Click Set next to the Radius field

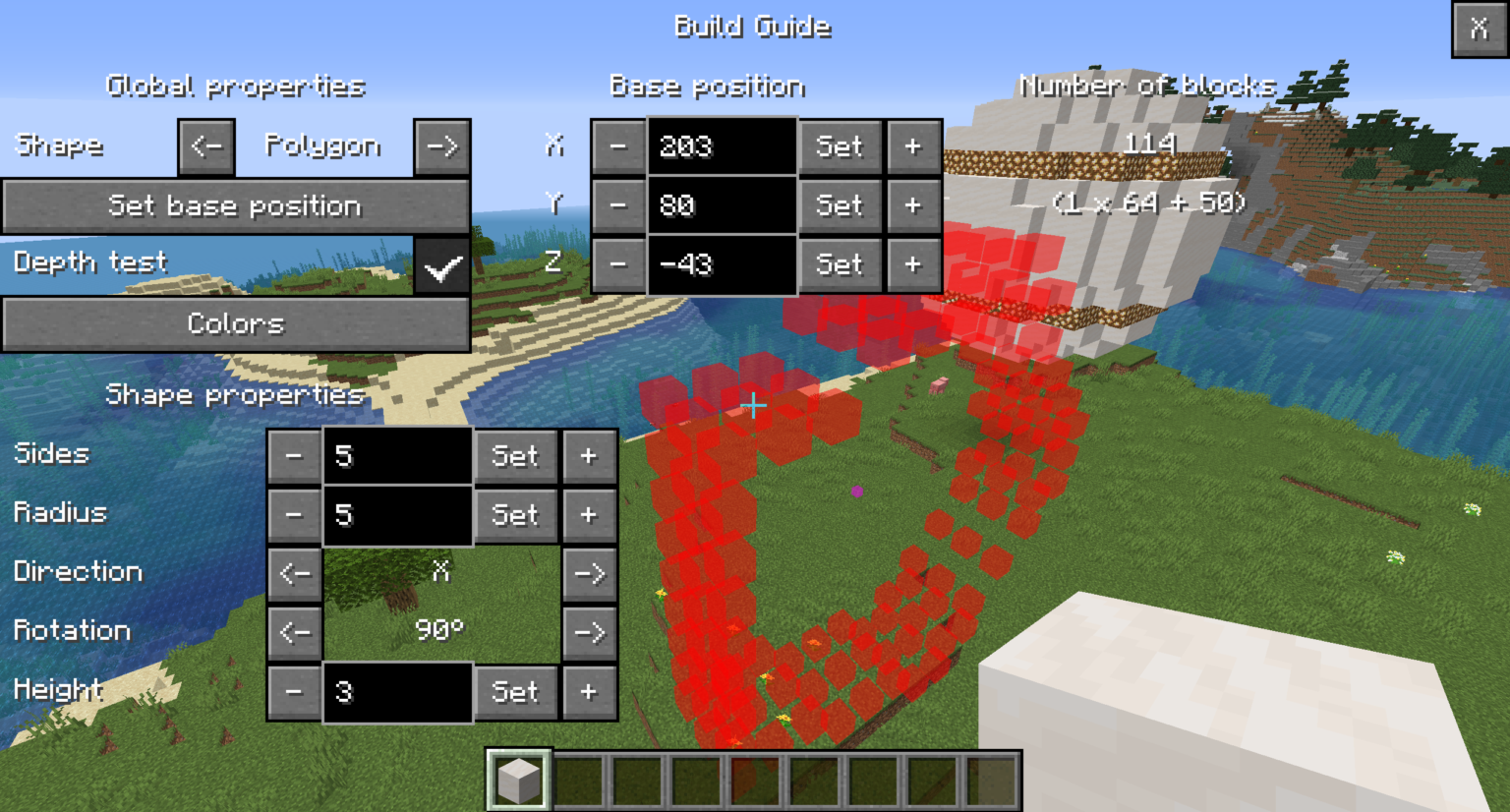pyautogui.click(x=515, y=514)
